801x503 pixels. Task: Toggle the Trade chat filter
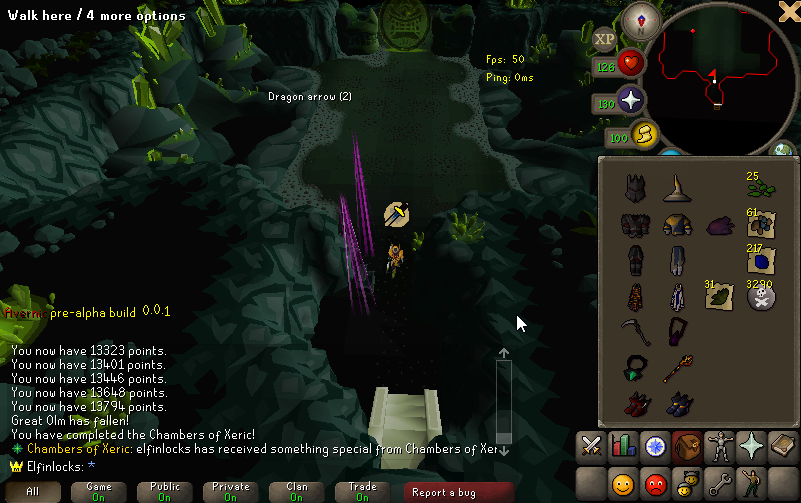pyautogui.click(x=363, y=491)
